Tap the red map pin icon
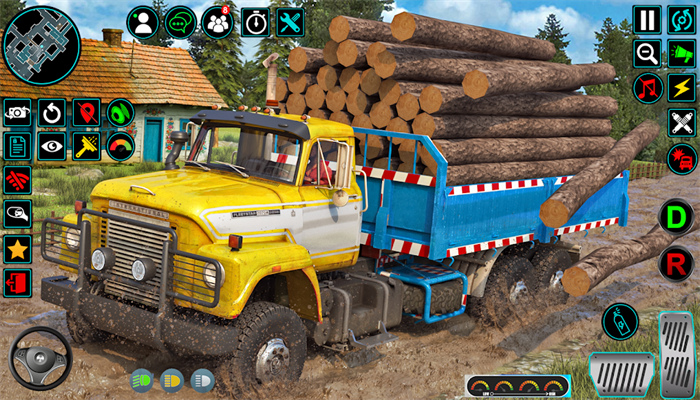Image resolution: width=700 pixels, height=400 pixels. [x=86, y=113]
